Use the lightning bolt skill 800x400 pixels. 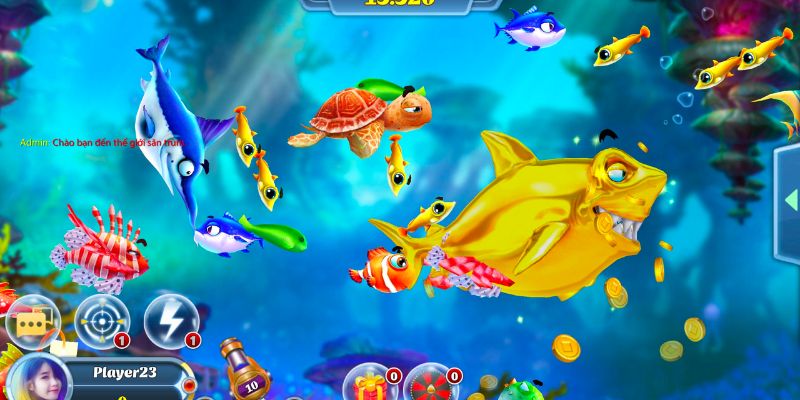tap(170, 321)
